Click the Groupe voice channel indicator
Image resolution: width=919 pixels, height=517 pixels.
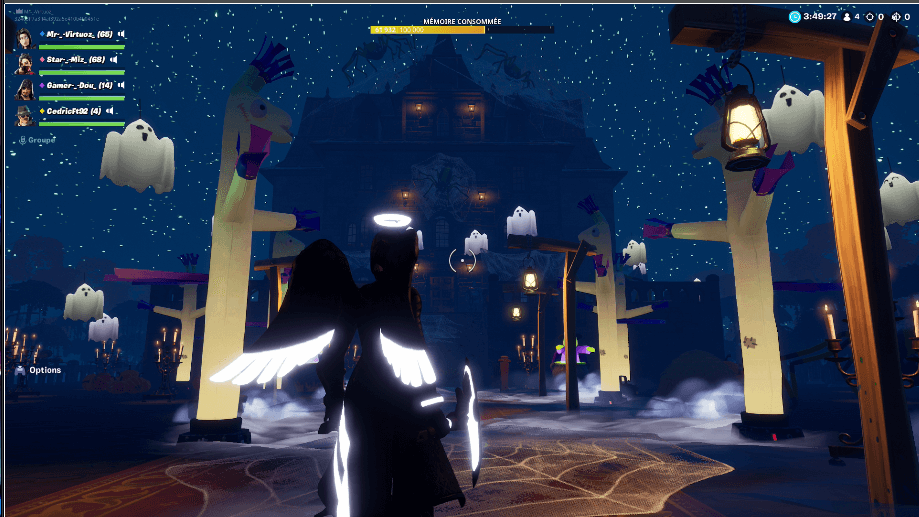[38, 140]
